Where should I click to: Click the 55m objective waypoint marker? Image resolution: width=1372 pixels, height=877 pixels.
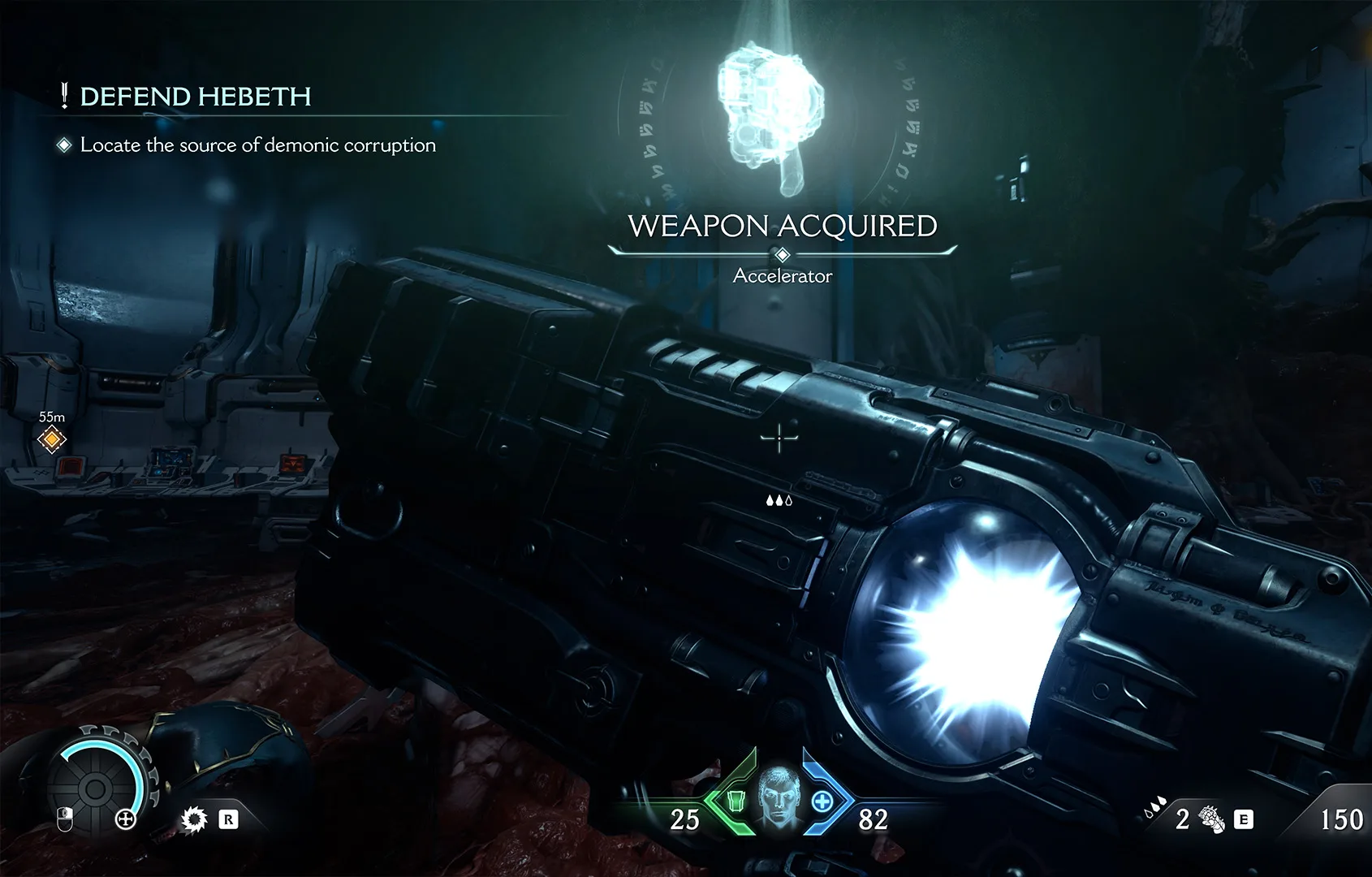pyautogui.click(x=50, y=438)
